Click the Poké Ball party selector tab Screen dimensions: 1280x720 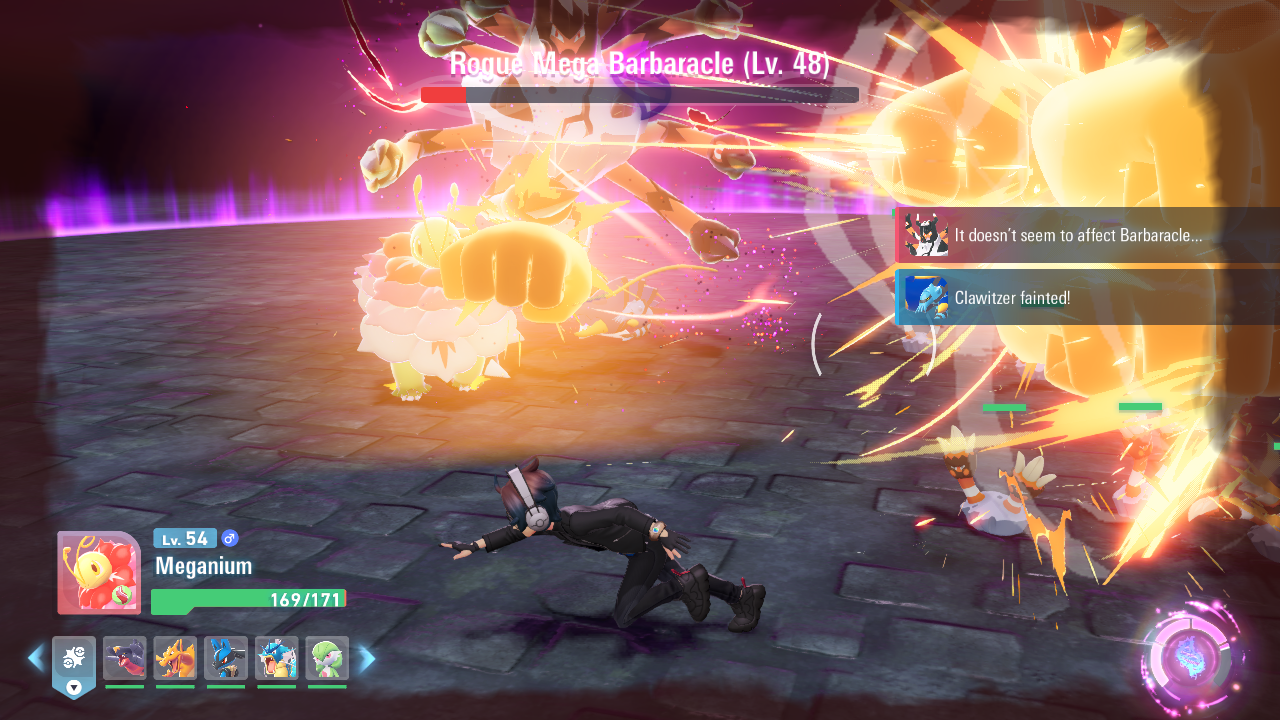coord(74,664)
